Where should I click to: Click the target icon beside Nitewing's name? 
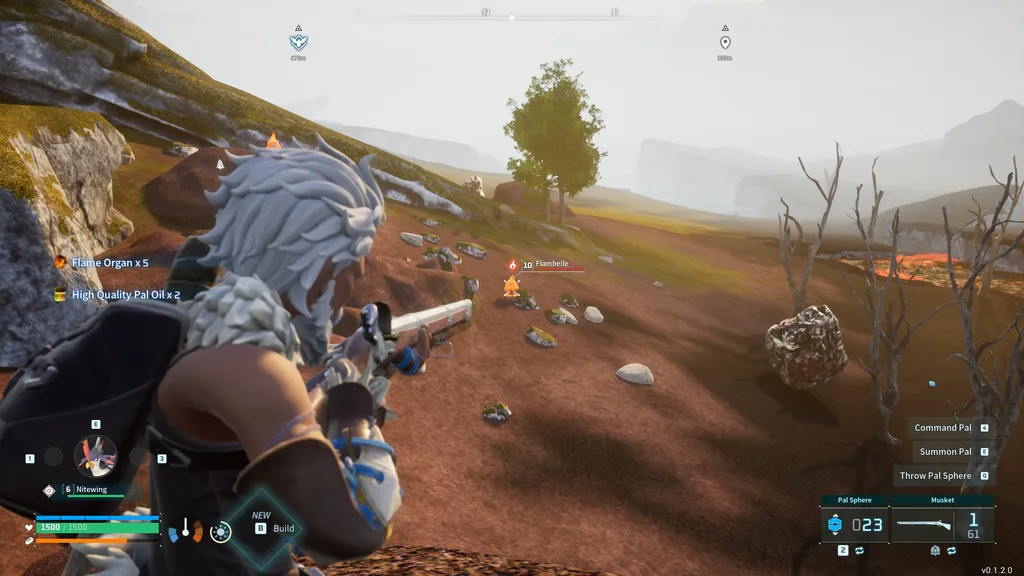click(49, 490)
